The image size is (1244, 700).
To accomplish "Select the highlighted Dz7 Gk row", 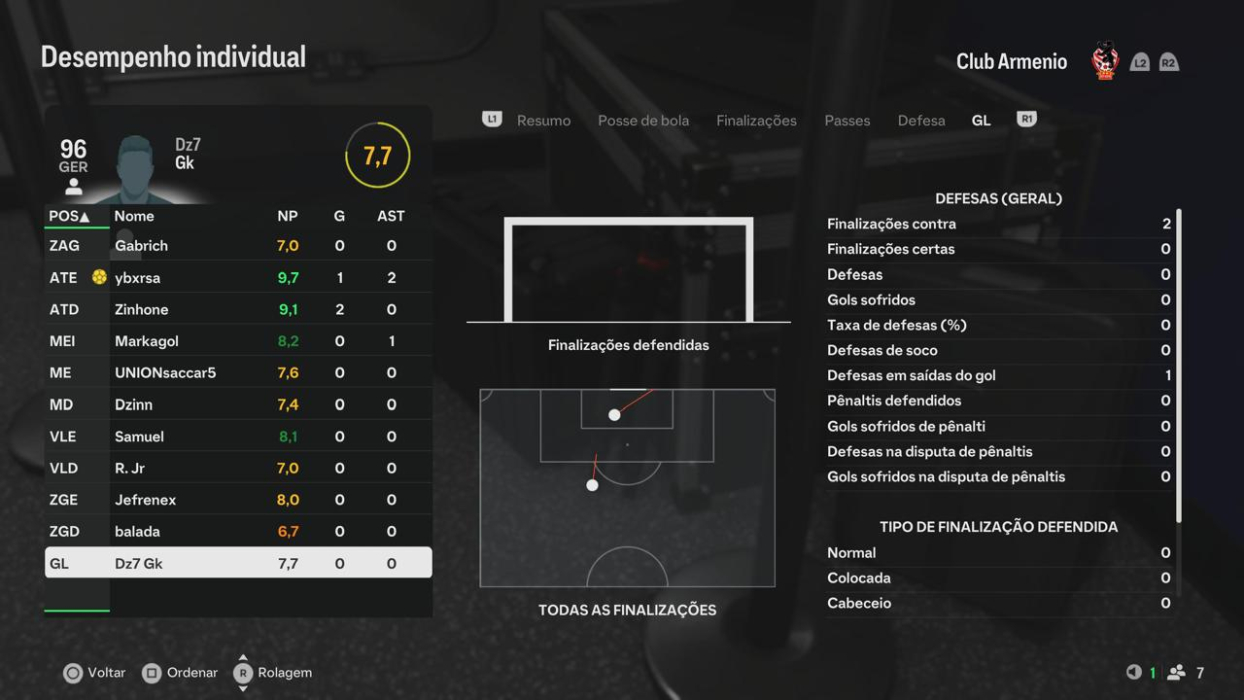I will point(238,563).
